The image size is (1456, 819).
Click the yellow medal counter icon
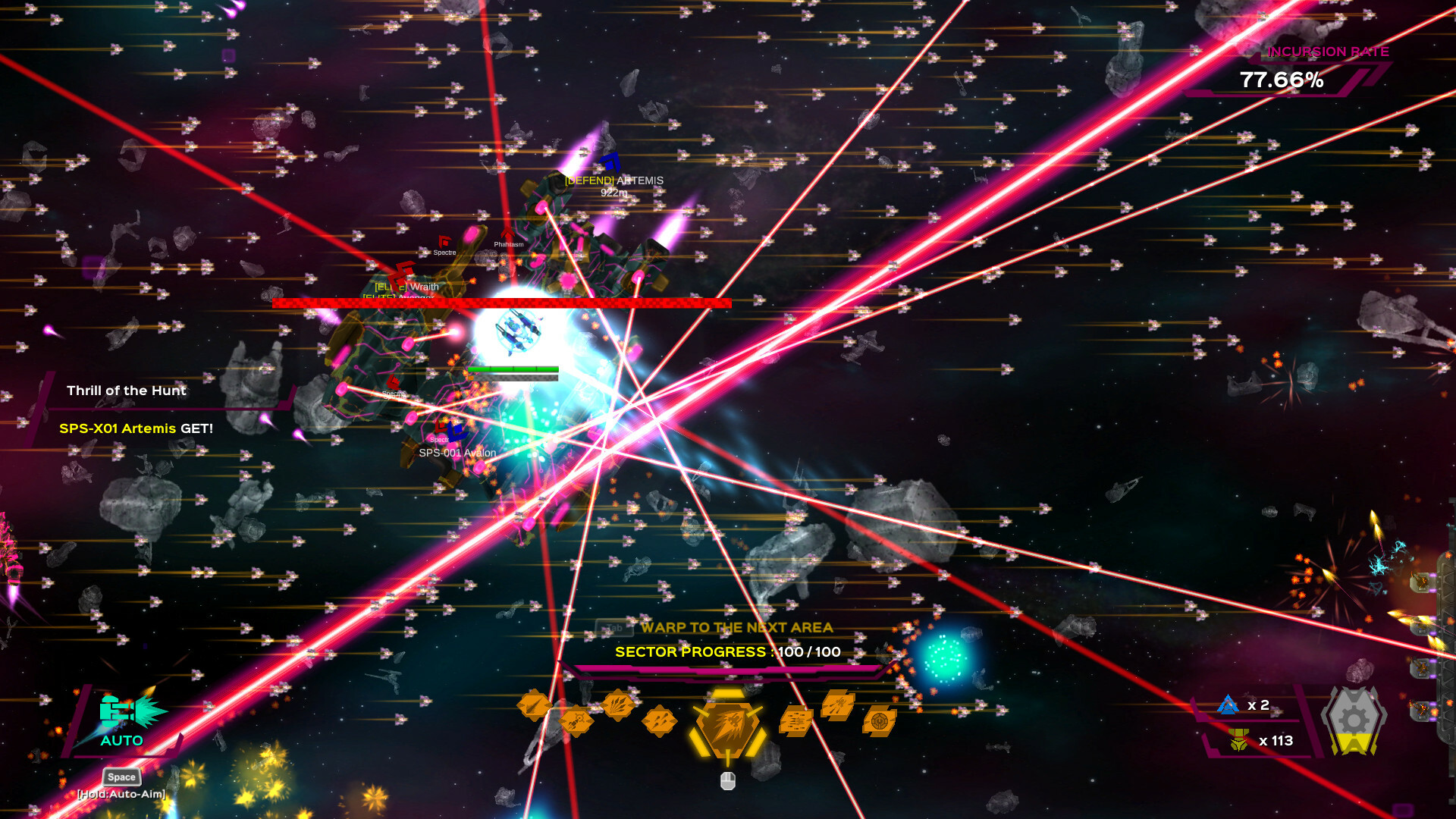coord(1238,741)
